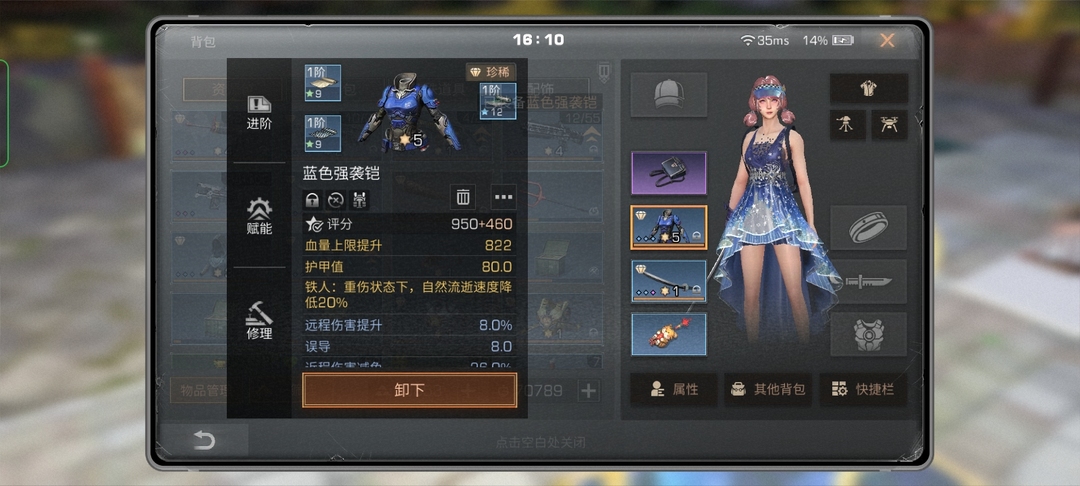Select the purple shoulder bag equipment slot
The image size is (1080, 486).
[668, 173]
